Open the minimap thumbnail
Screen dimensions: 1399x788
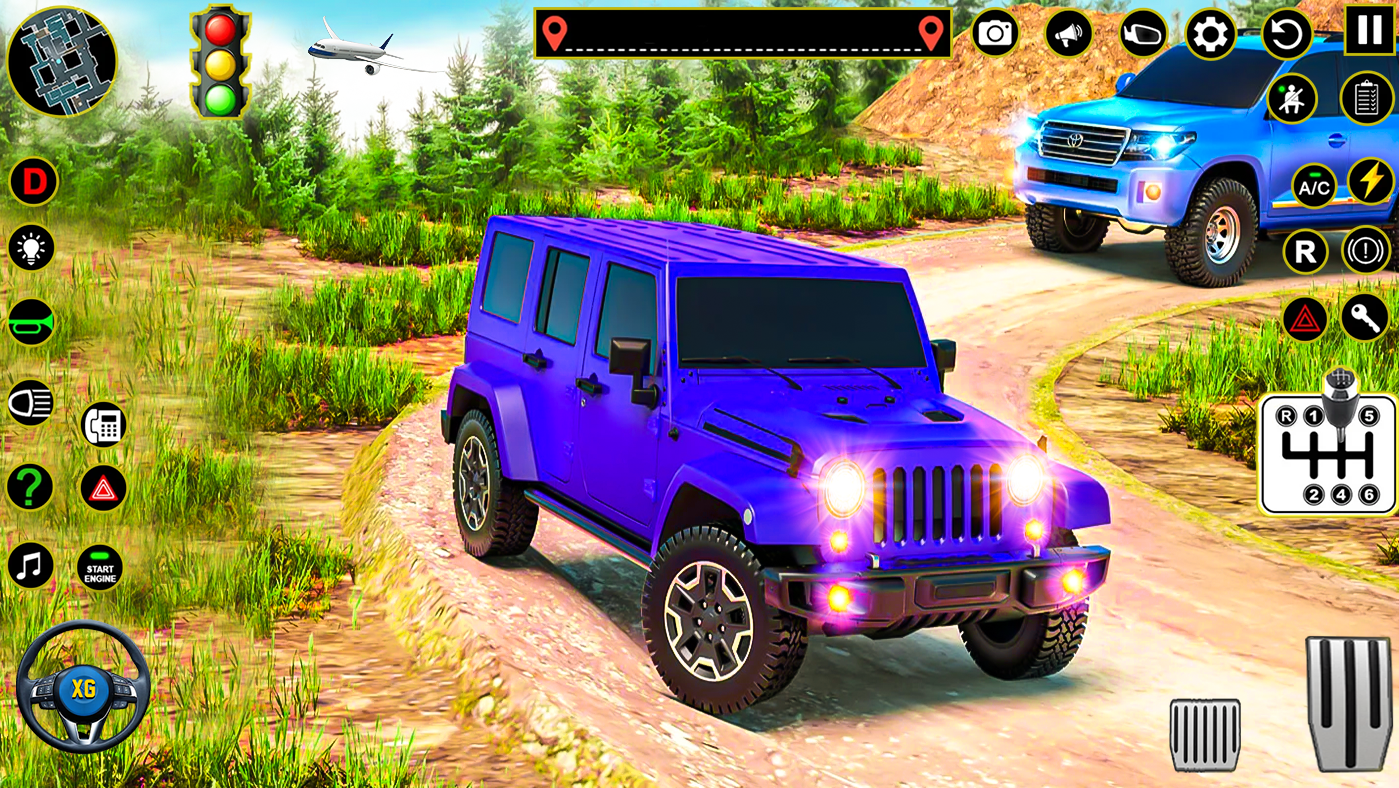tap(64, 62)
